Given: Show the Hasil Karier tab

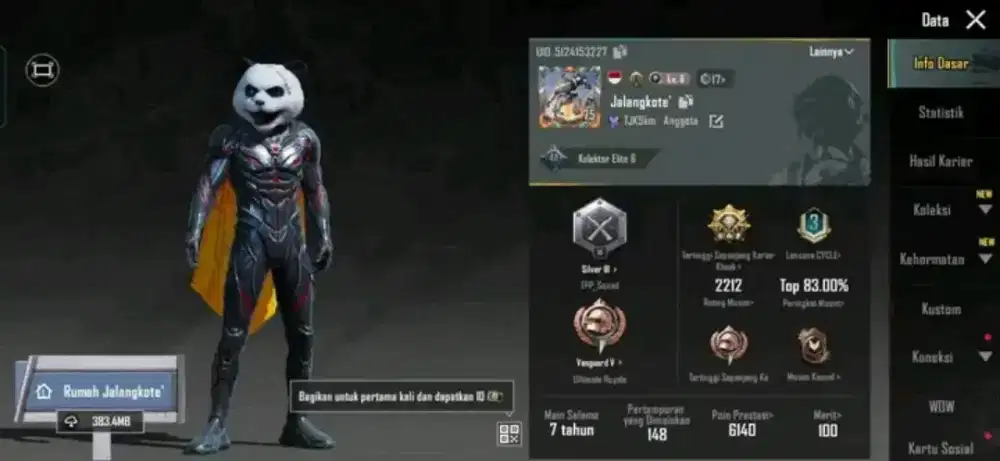Looking at the screenshot, I should (x=940, y=162).
